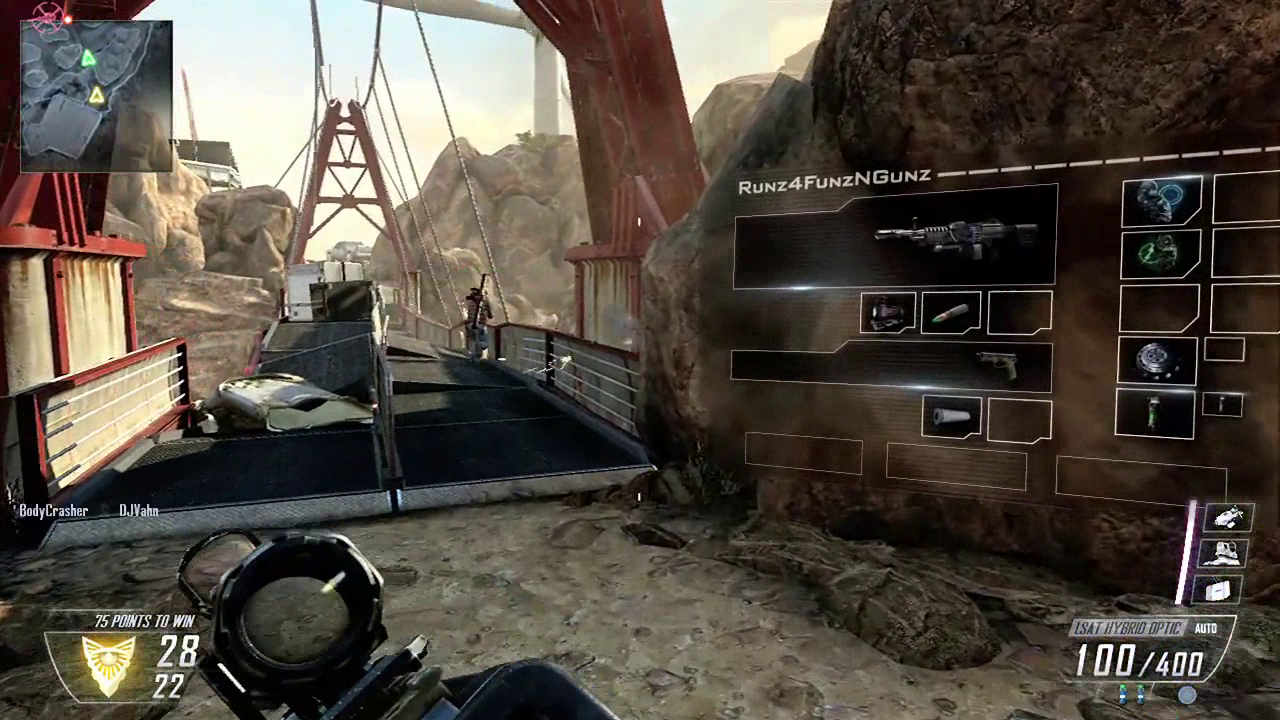Open the minimap in the corner

click(96, 94)
